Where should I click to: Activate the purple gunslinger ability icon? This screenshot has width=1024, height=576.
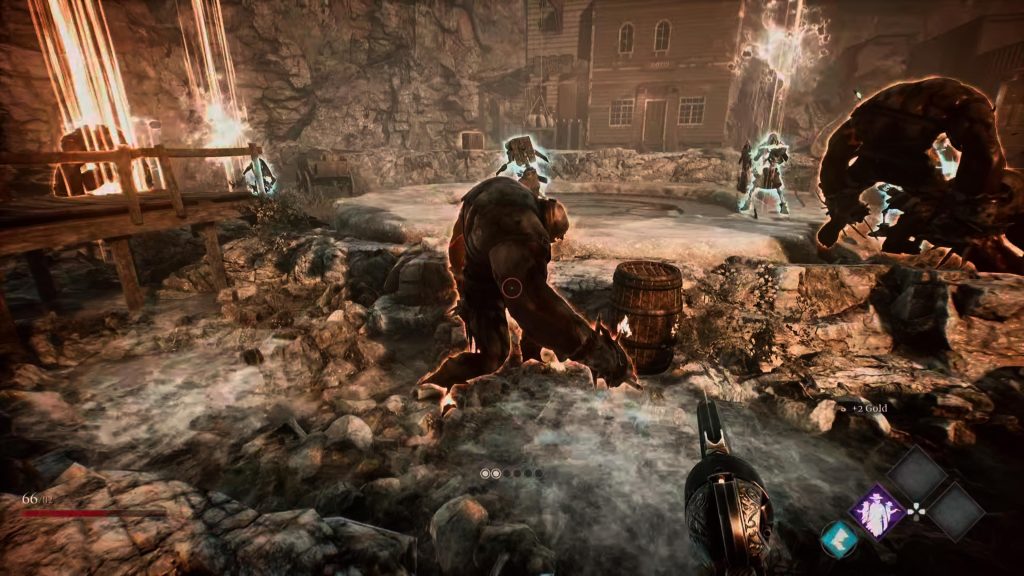(877, 513)
